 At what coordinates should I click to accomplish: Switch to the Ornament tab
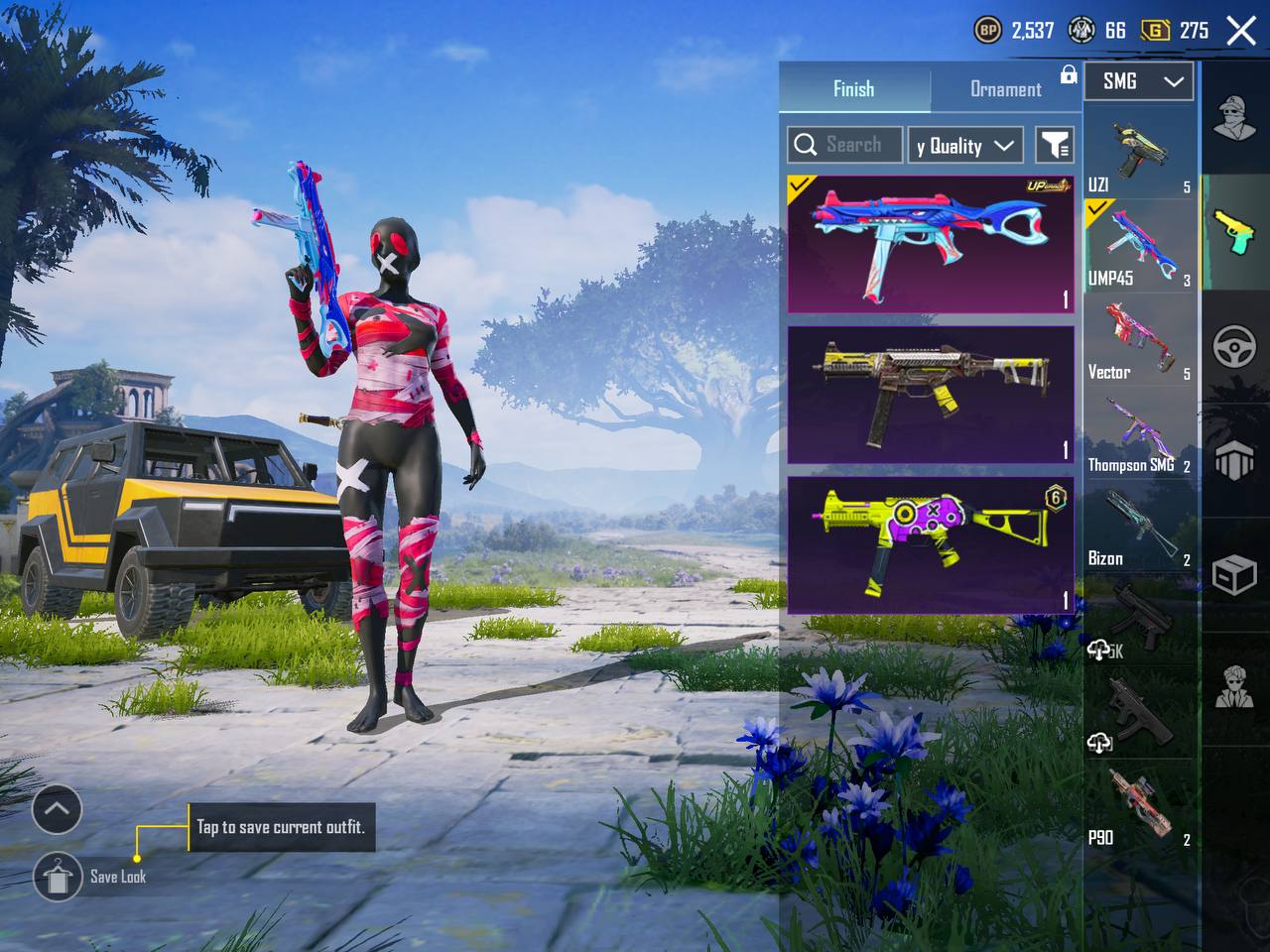1005,89
